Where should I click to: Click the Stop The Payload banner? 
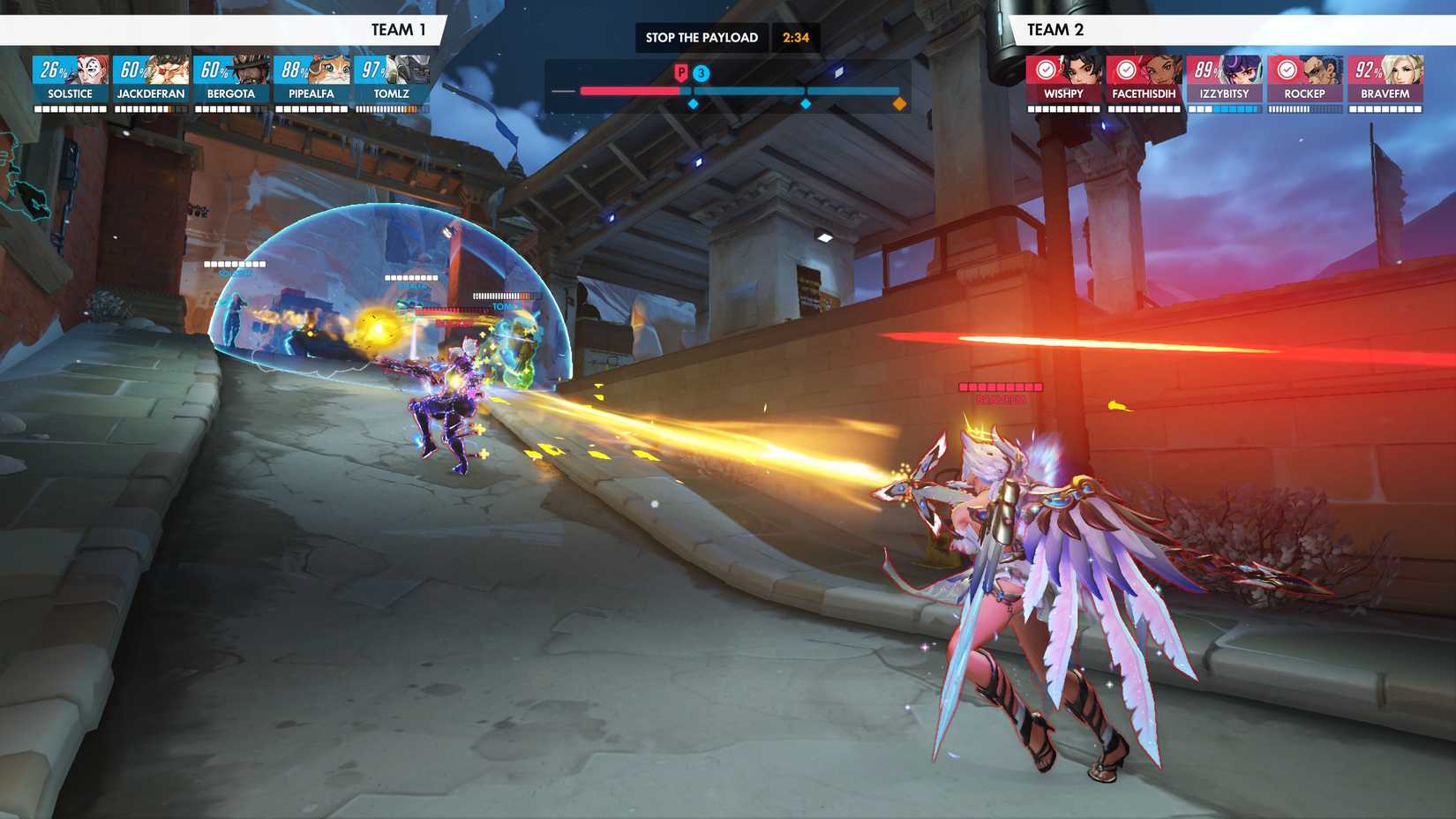(x=702, y=38)
